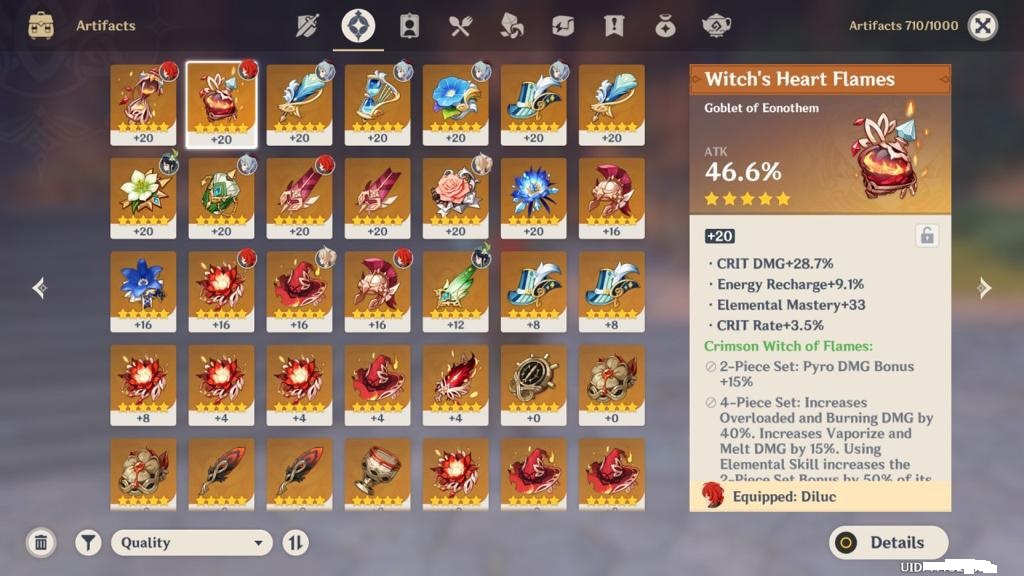Viewport: 1024px width, 576px height.
Task: Go to the next artifact arrow
Action: 984,288
